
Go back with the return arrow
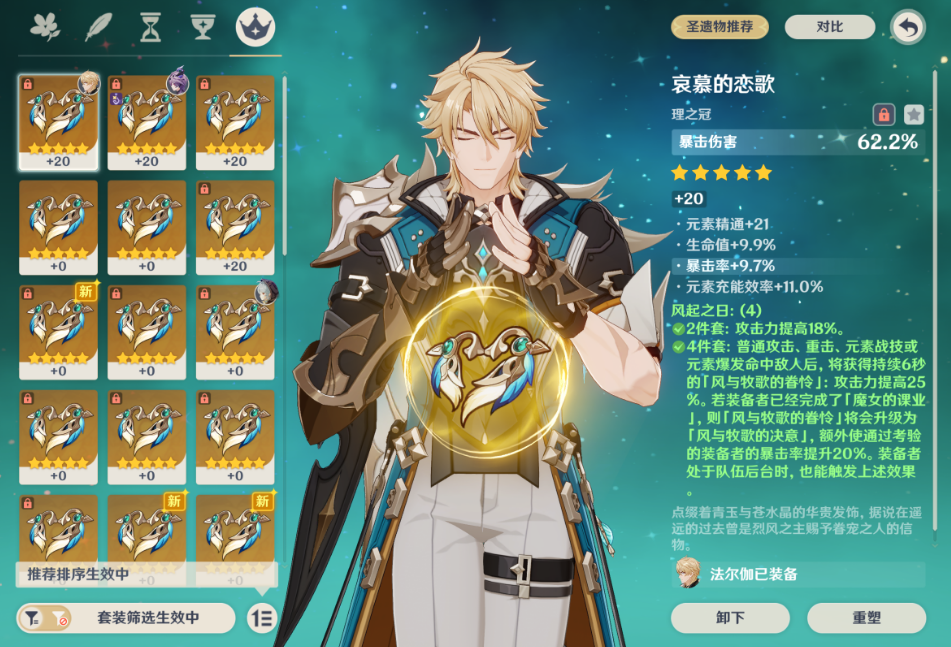coord(907,27)
